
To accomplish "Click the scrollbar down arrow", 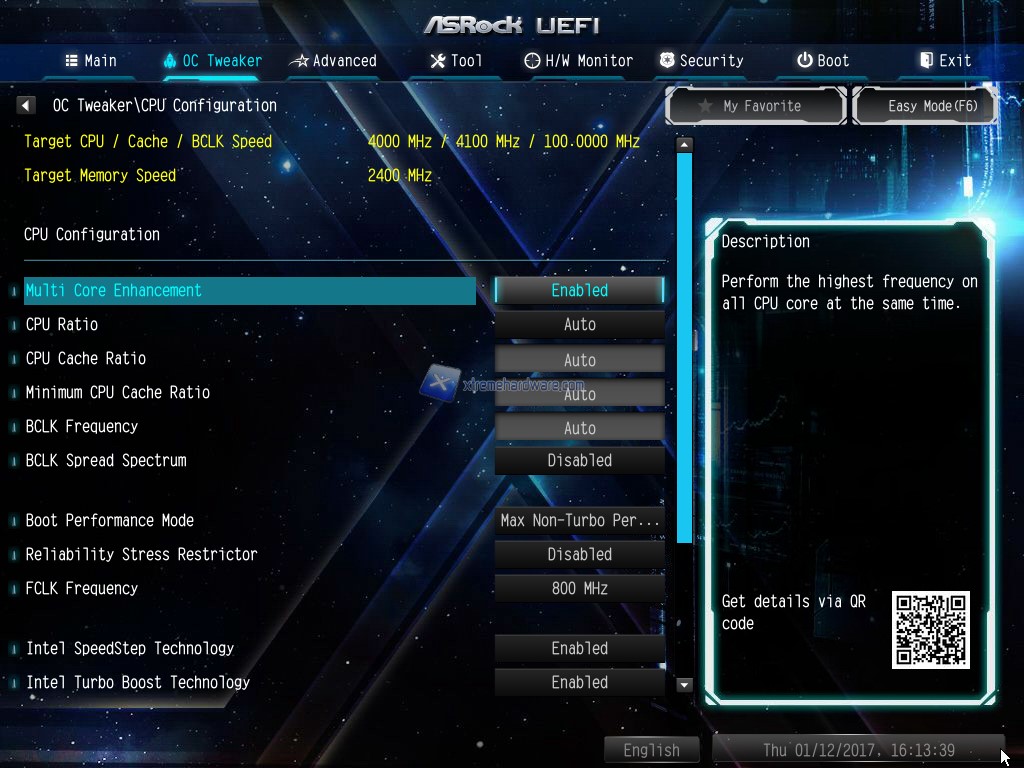I will point(684,685).
